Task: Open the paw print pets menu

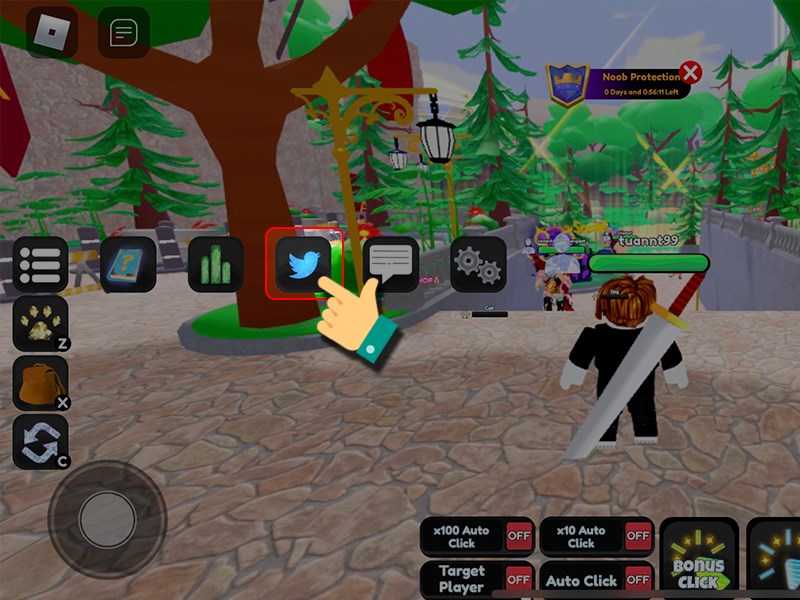Action: tap(40, 323)
